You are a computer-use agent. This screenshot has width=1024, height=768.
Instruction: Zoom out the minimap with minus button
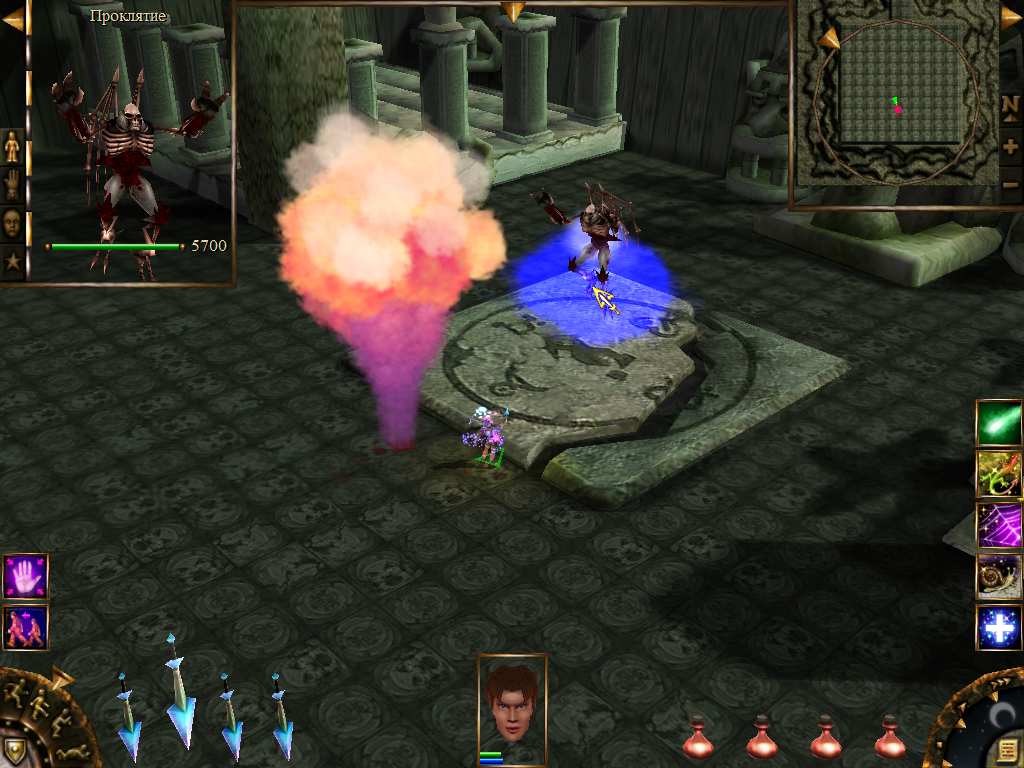click(x=1010, y=184)
